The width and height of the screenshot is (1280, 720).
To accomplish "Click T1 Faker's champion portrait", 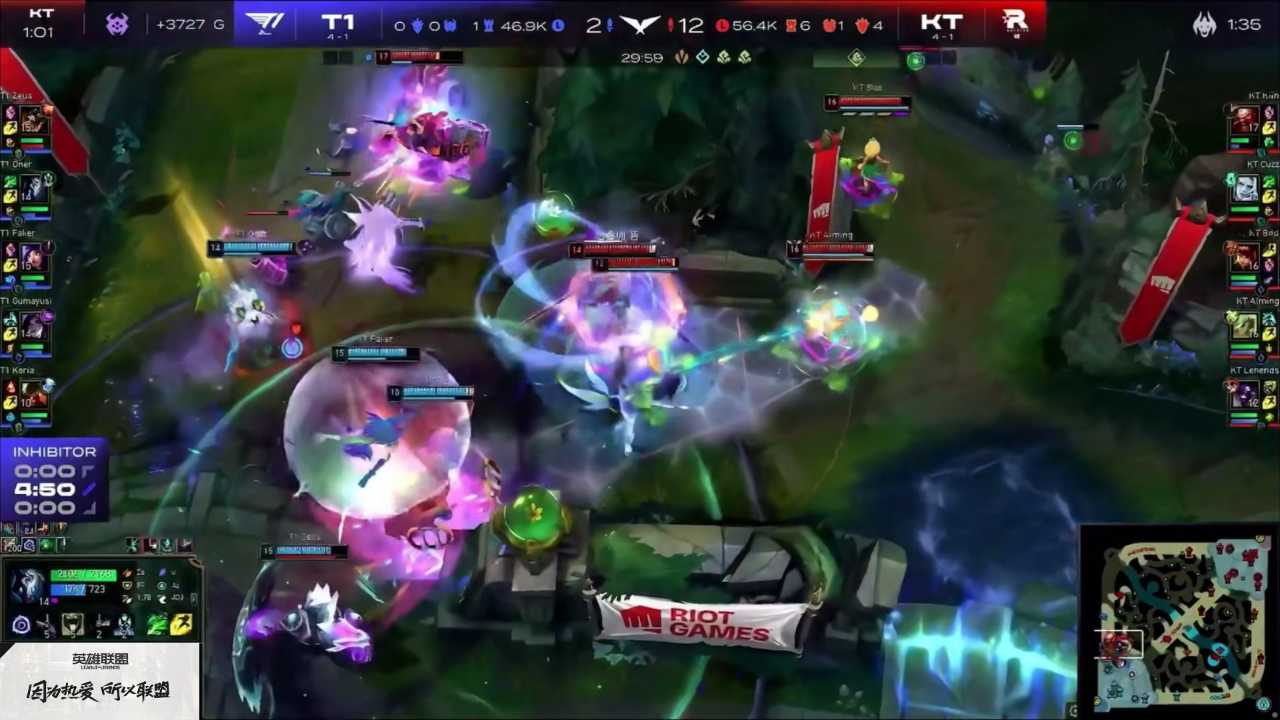I will 33,256.
